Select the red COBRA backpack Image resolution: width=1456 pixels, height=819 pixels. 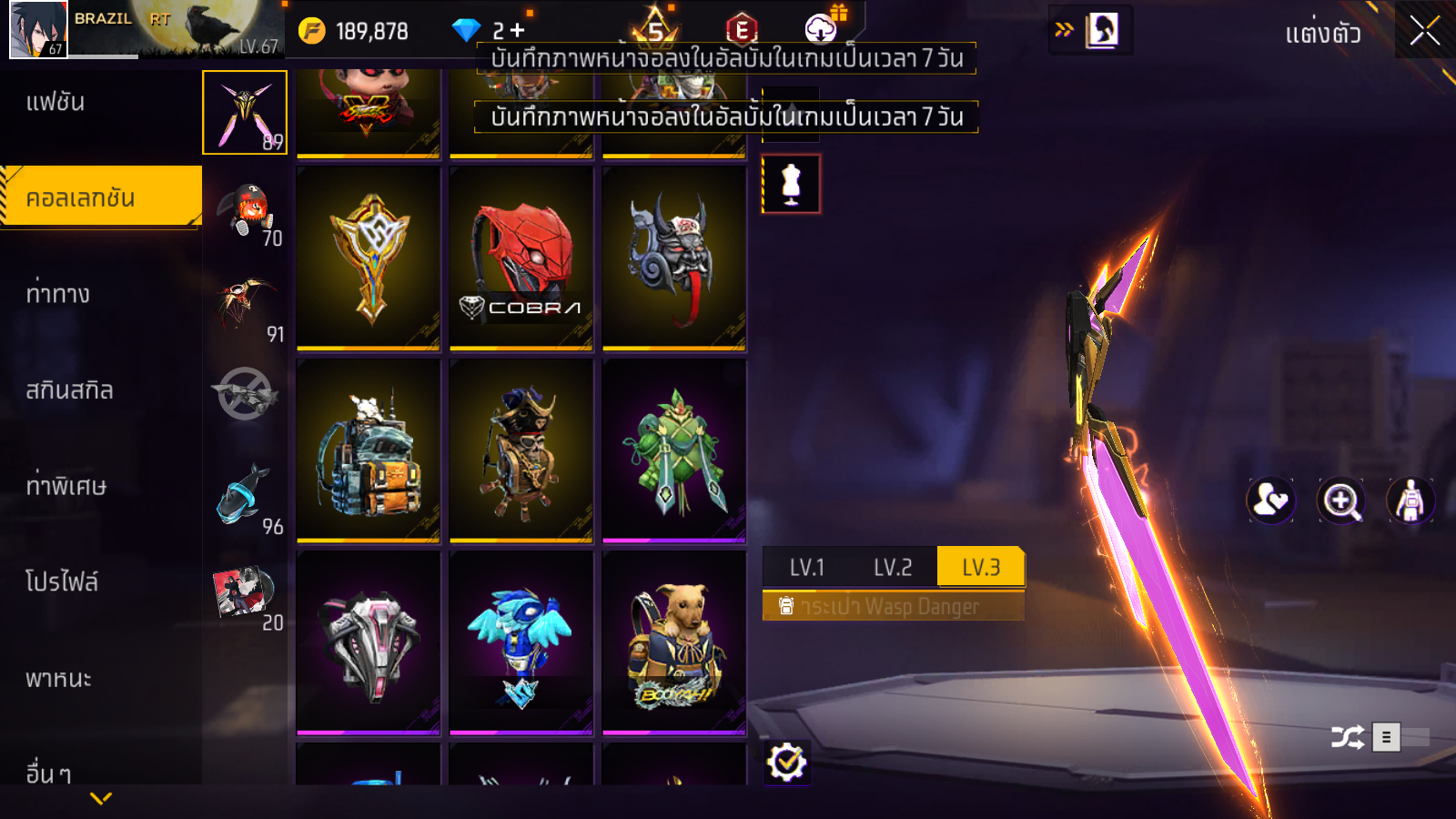[x=521, y=258]
